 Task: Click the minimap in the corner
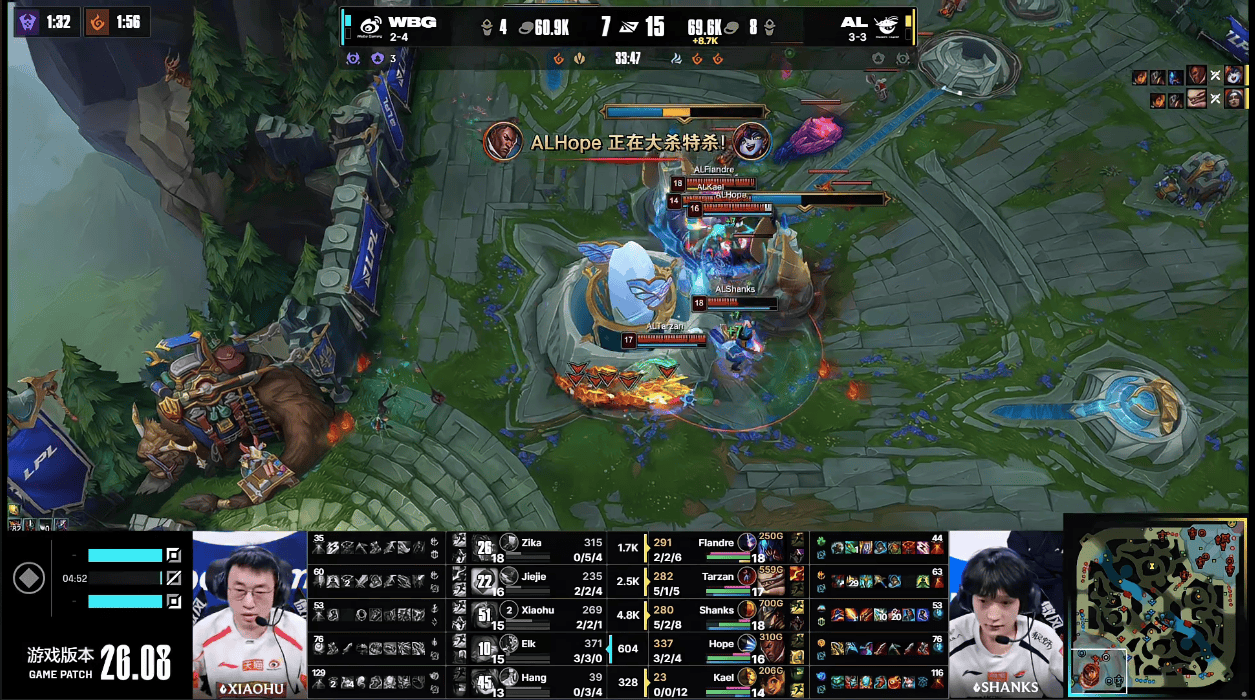click(1158, 606)
